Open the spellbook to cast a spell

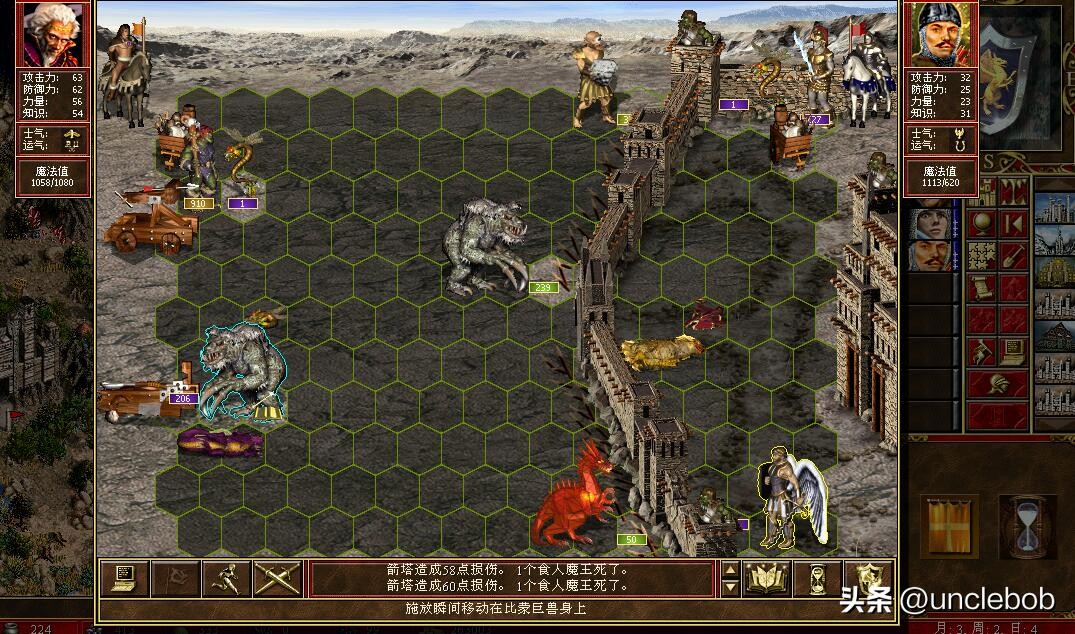tap(768, 578)
